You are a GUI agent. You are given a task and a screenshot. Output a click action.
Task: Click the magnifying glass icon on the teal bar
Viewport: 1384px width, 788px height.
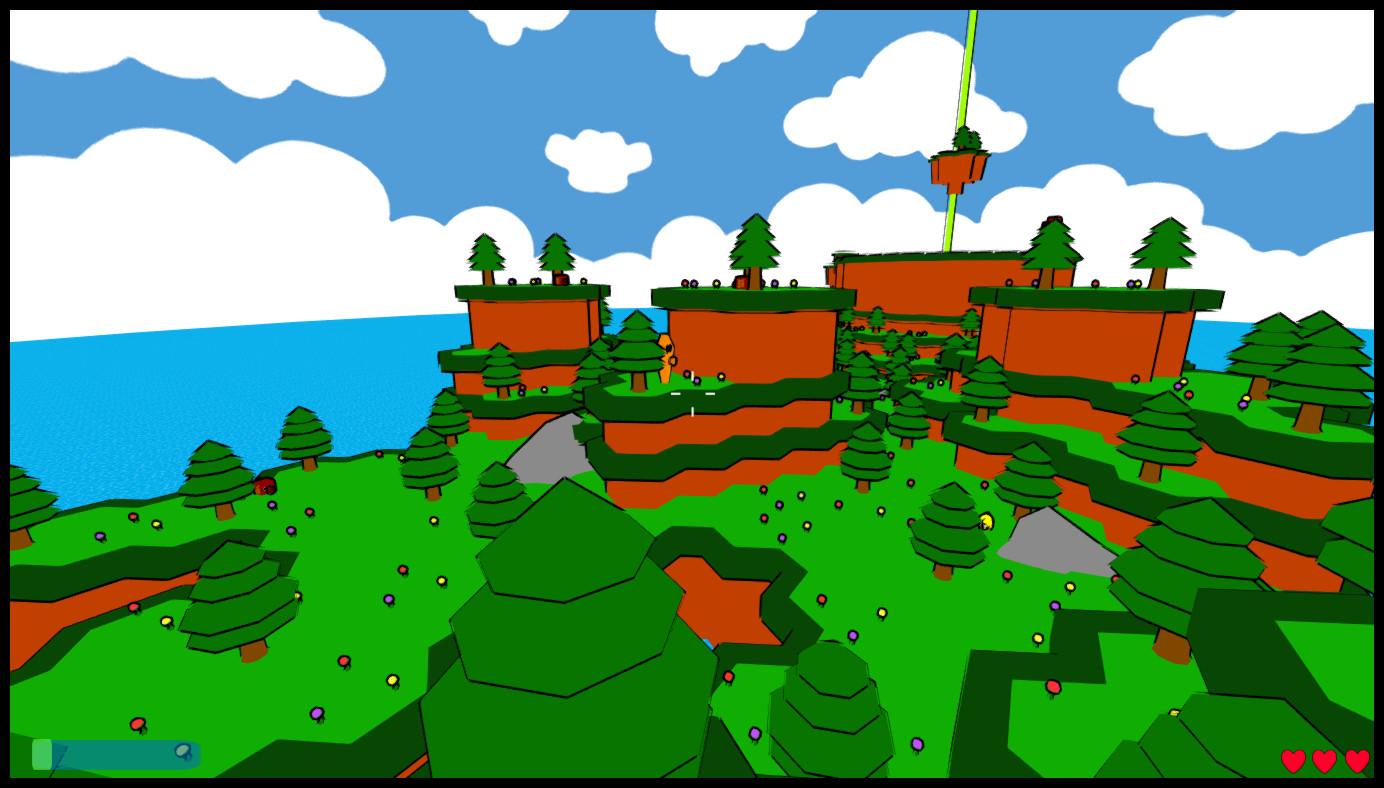(183, 750)
